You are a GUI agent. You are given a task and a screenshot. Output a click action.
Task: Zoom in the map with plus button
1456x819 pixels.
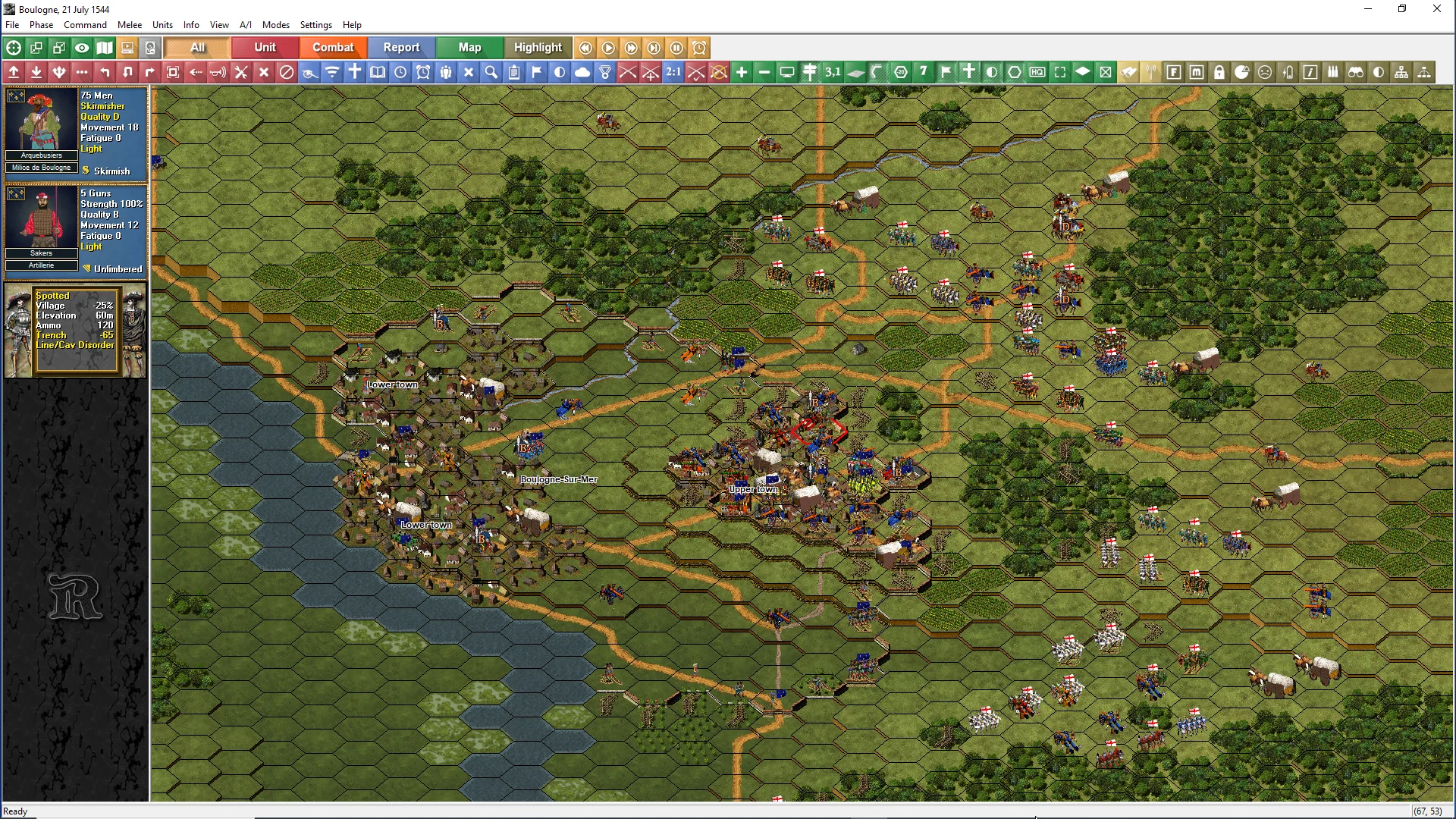(x=742, y=72)
